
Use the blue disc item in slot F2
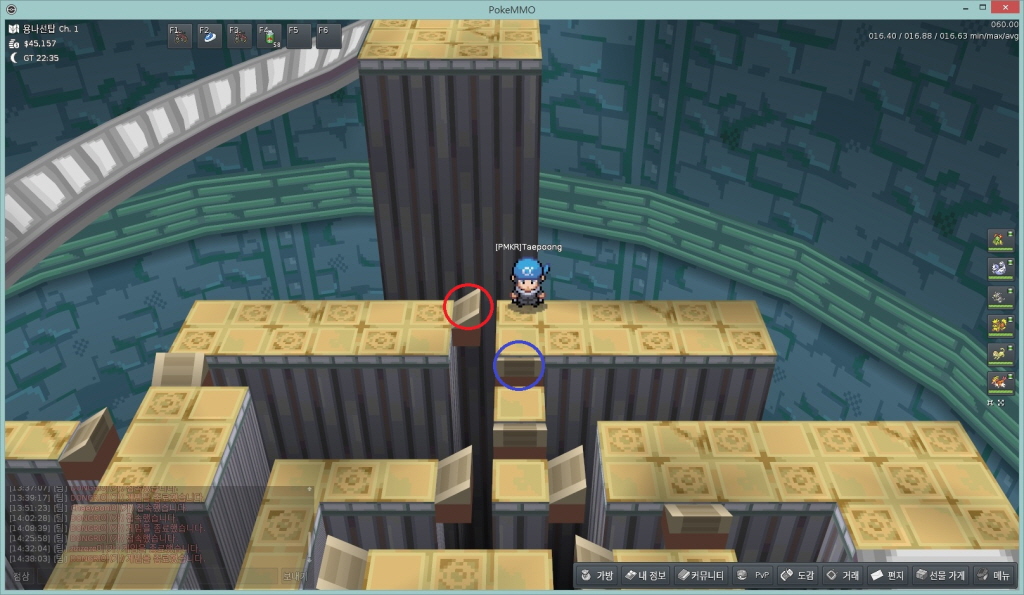[x=210, y=37]
